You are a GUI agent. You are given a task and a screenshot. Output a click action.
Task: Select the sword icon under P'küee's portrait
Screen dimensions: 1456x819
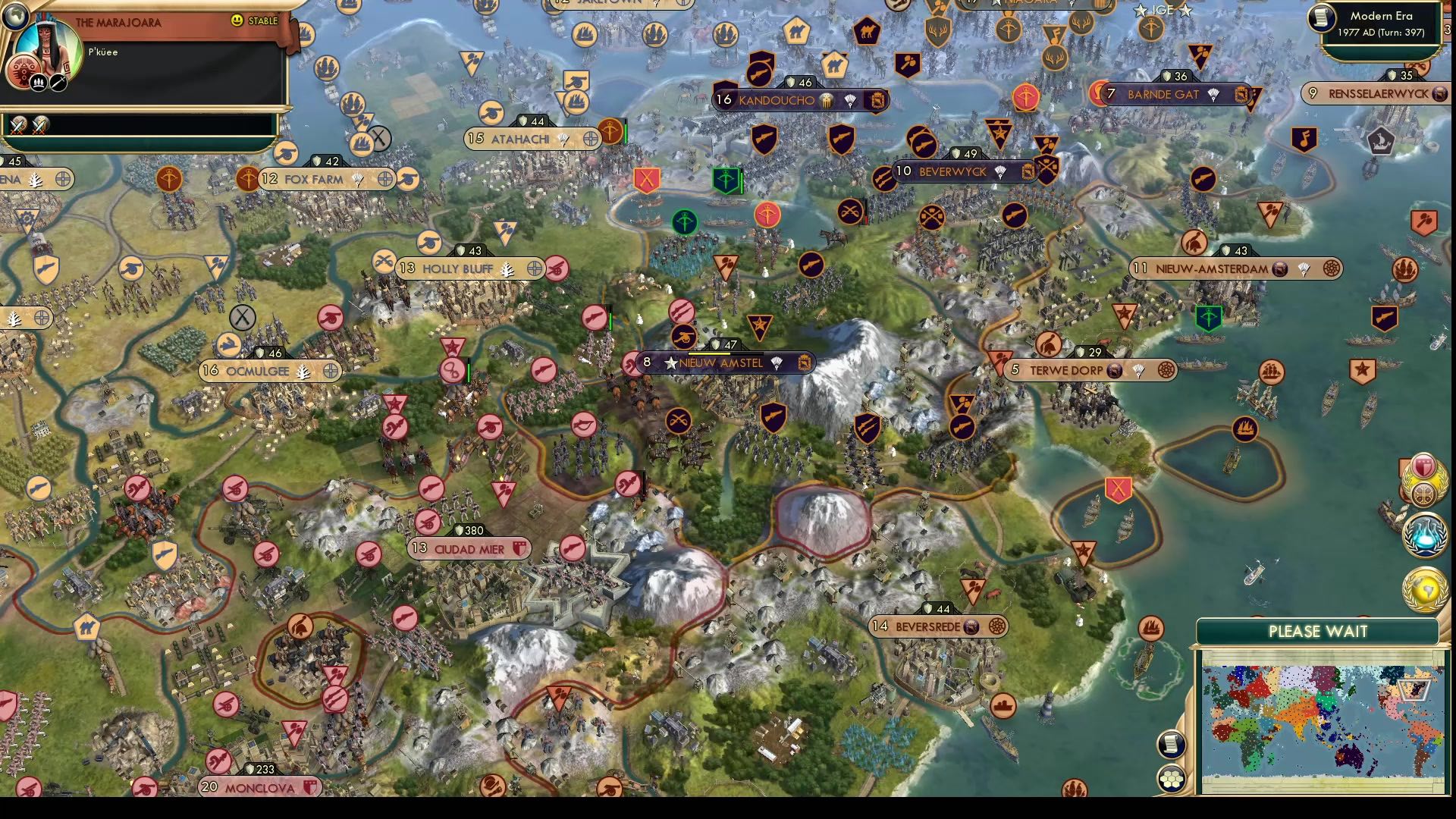pyautogui.click(x=56, y=82)
